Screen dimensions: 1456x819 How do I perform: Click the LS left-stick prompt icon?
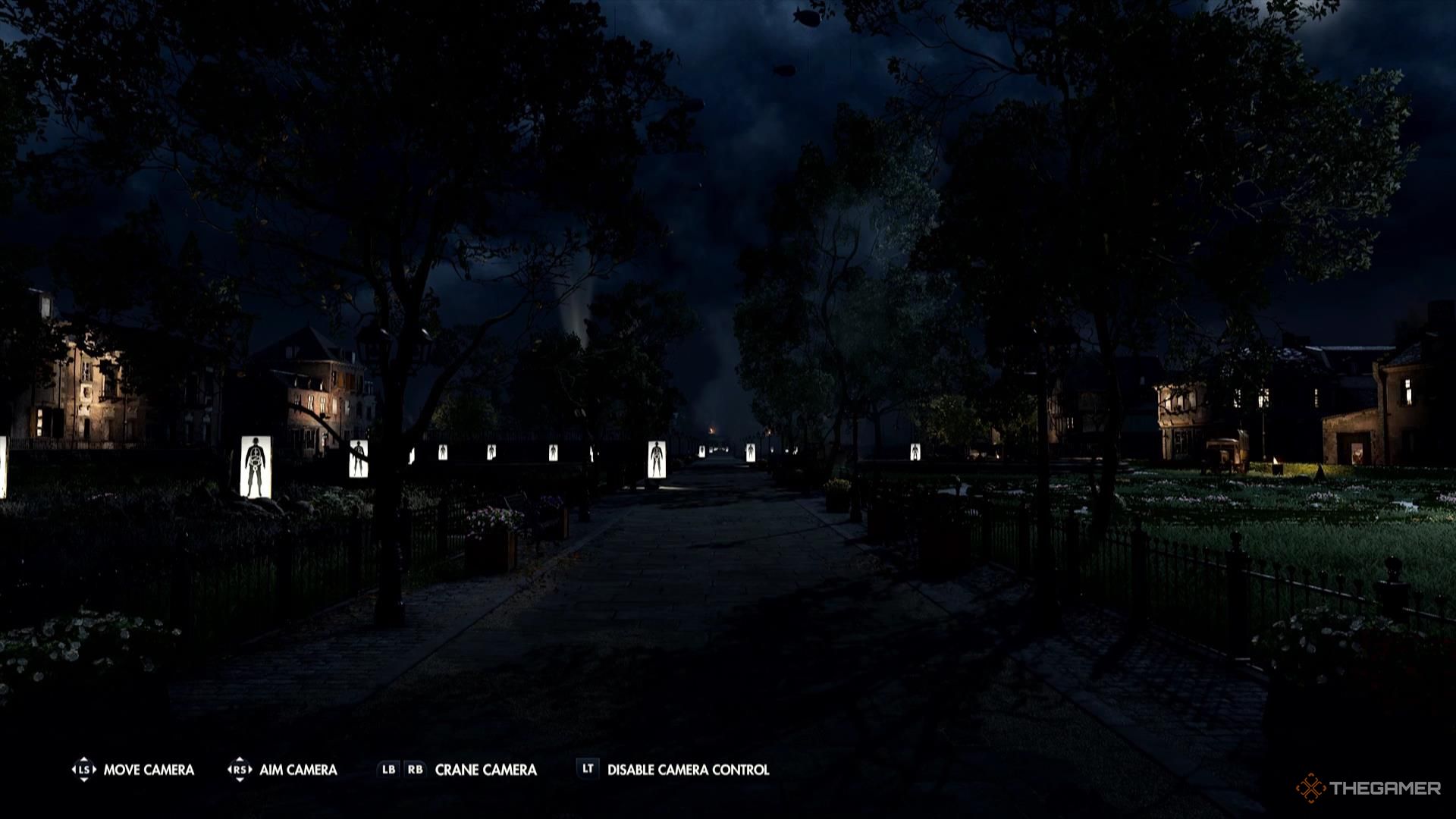83,769
